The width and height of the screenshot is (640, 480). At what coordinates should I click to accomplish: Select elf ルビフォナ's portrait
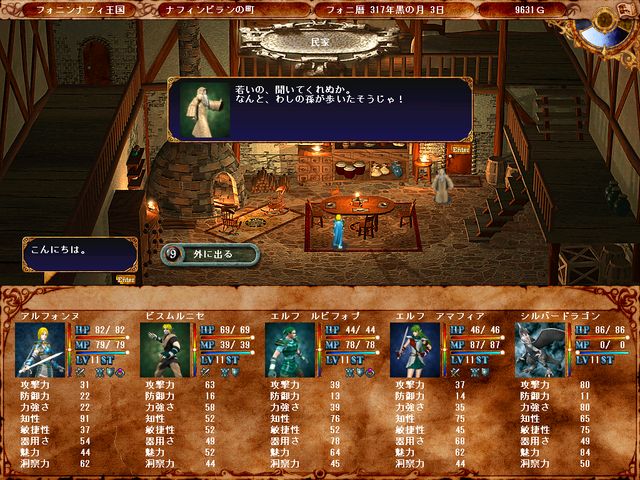click(x=291, y=350)
